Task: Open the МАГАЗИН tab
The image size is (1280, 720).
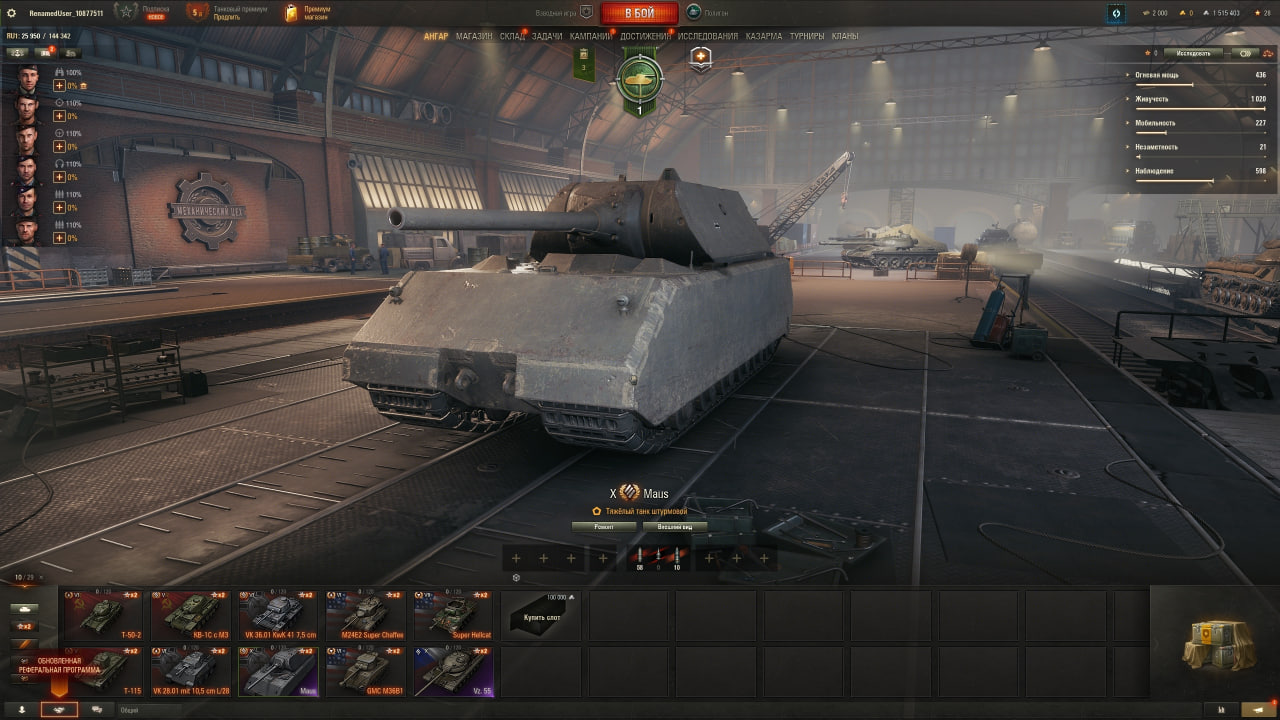Action: coord(474,36)
